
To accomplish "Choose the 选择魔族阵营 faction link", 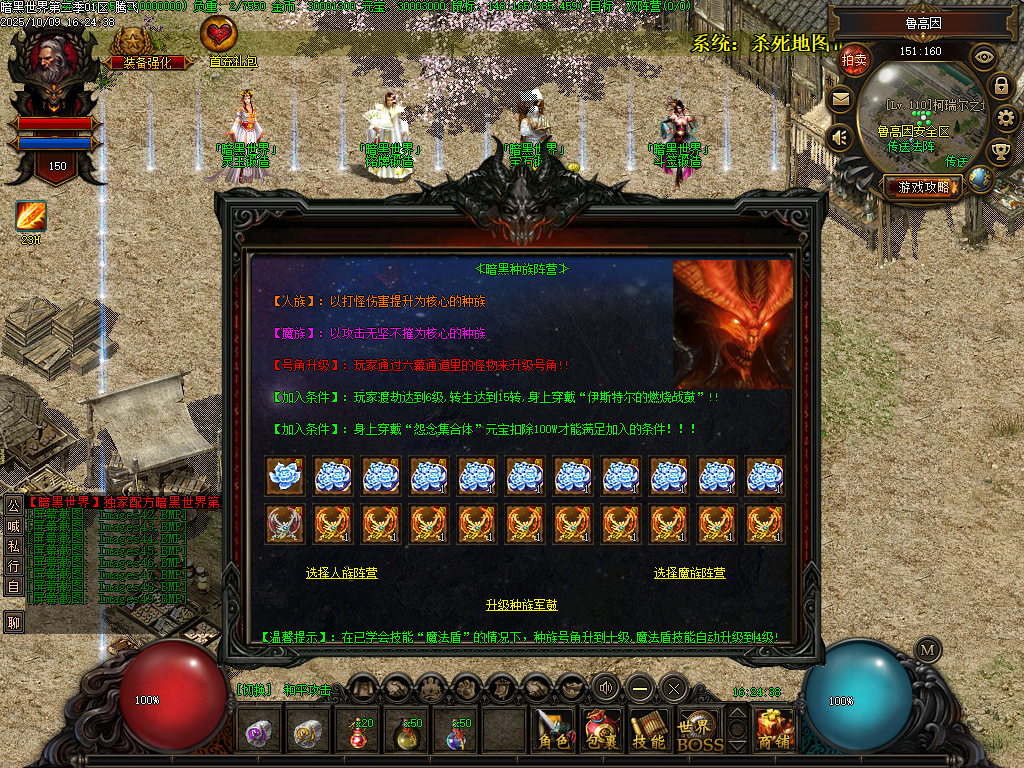I will click(689, 573).
